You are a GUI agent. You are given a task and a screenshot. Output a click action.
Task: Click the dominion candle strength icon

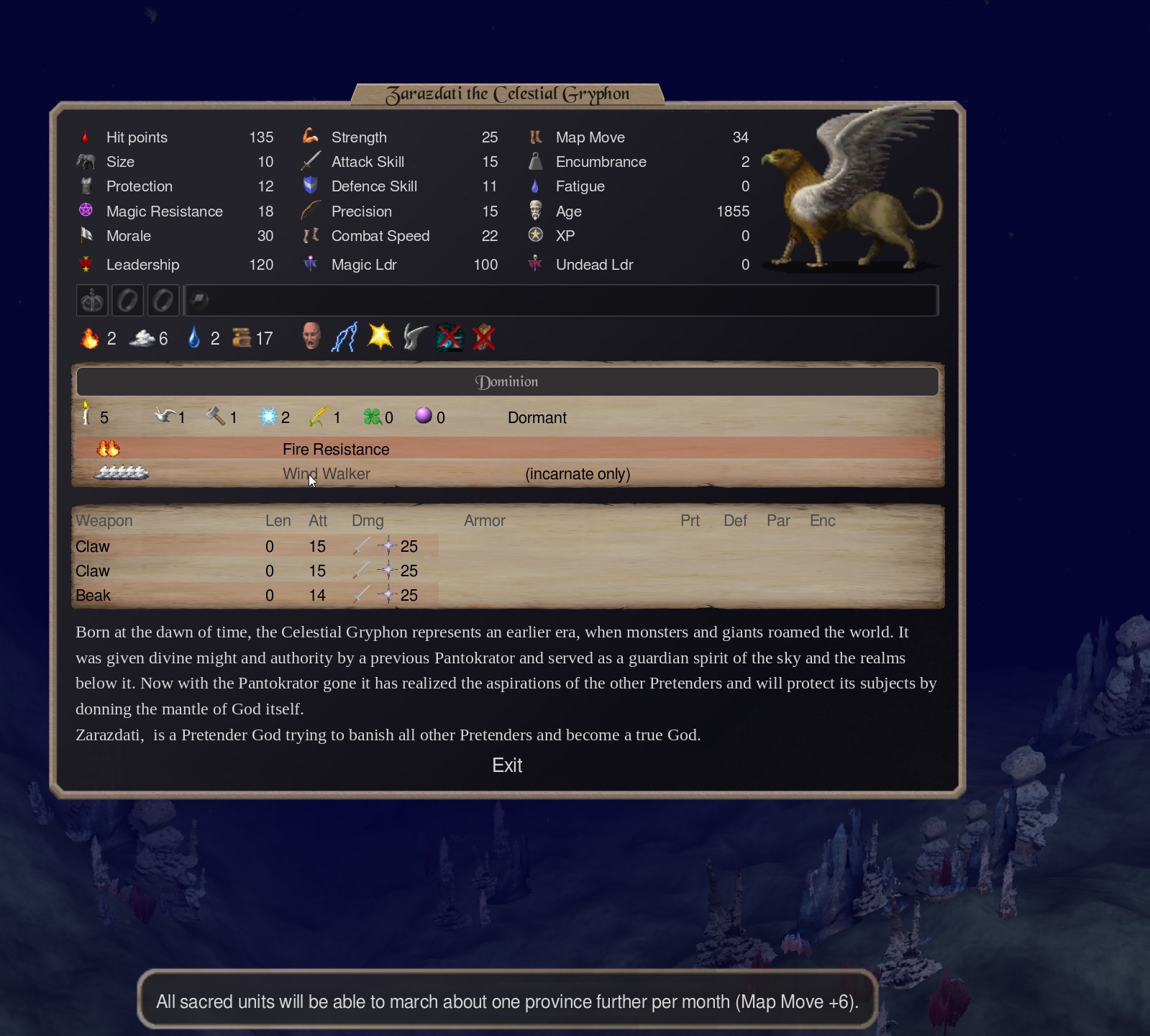pyautogui.click(x=86, y=416)
